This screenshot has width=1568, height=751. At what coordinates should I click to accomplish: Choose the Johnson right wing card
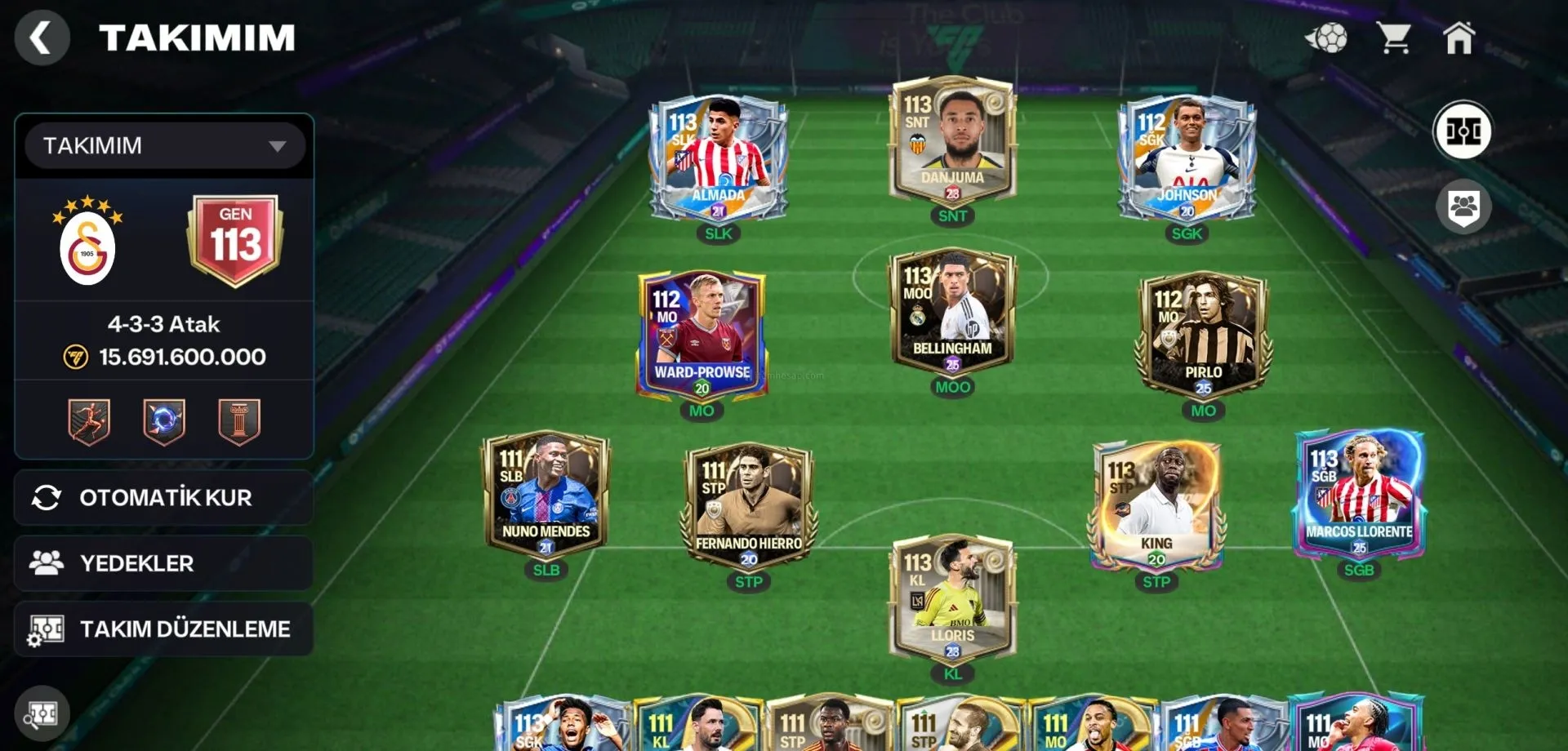pyautogui.click(x=1187, y=159)
